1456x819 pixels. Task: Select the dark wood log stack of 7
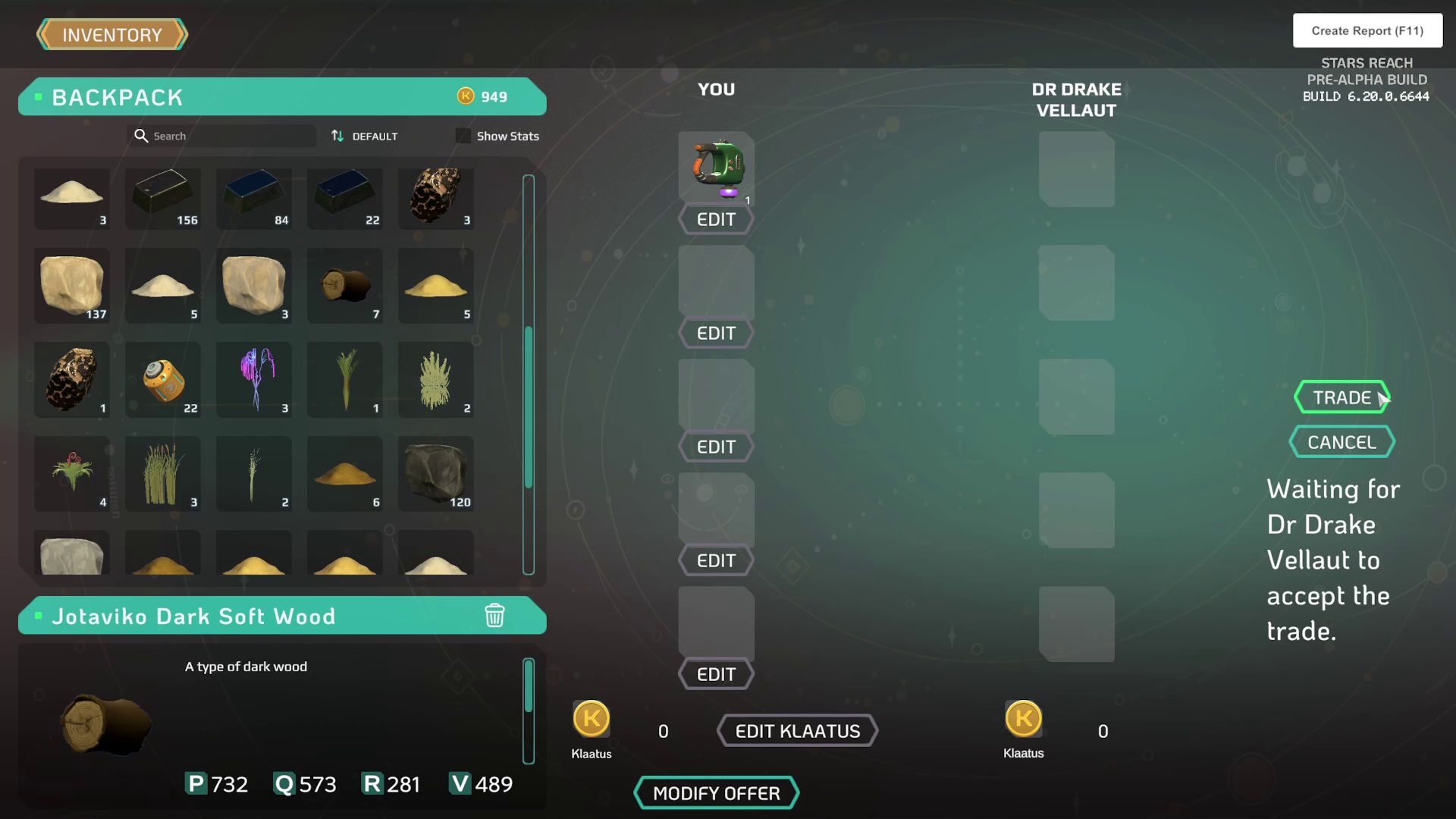(x=345, y=286)
